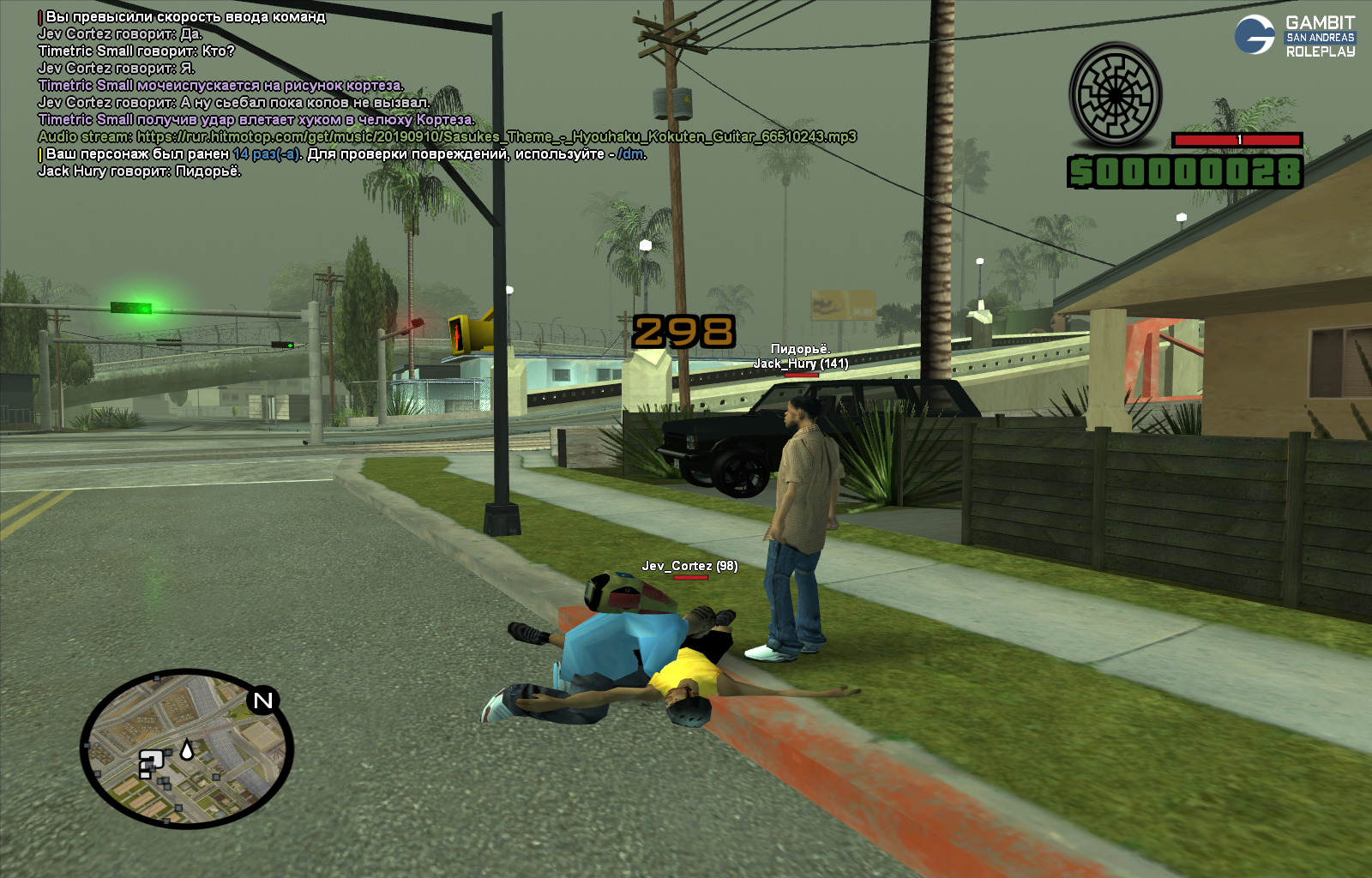Click the north N indicator on the minimap
The width and height of the screenshot is (1372, 878).
coord(263,701)
